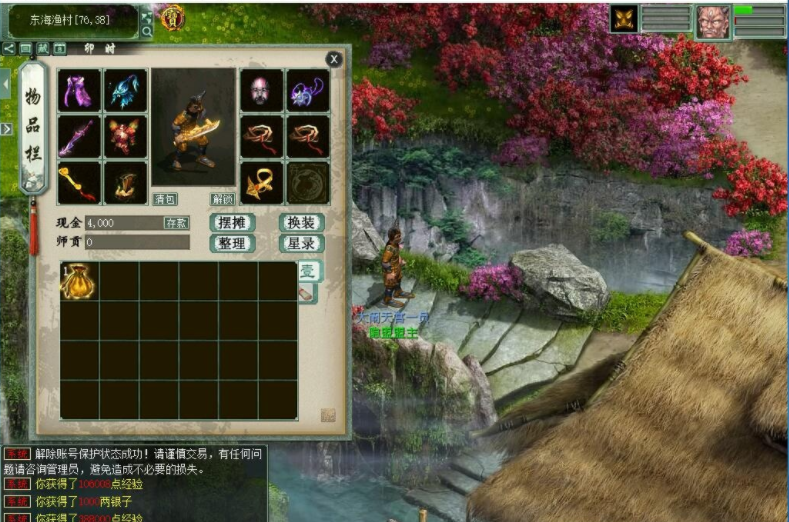This screenshot has width=789, height=522.
Task: Select the gold pouch in the bag
Action: pyautogui.click(x=78, y=282)
